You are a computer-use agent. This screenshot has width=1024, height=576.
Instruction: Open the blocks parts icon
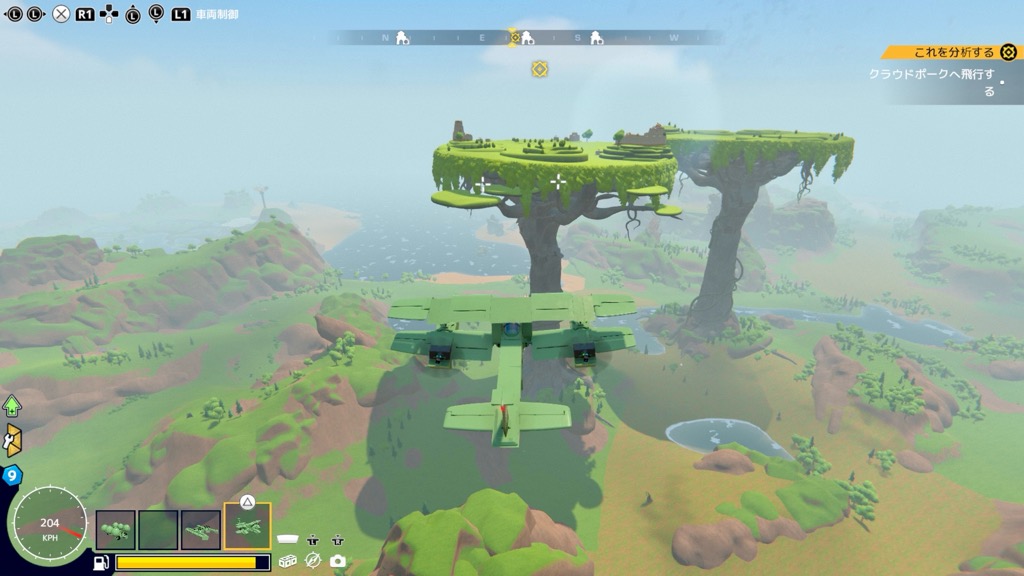click(x=288, y=561)
